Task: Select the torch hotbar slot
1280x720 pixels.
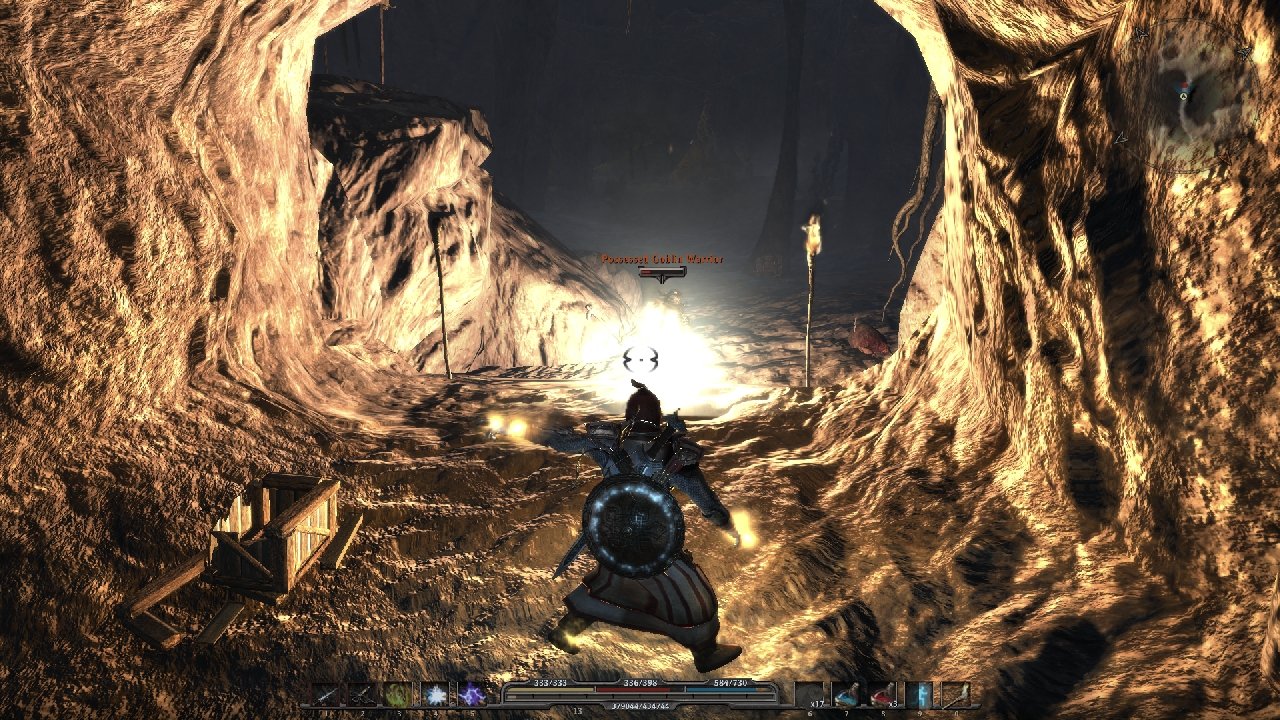Action: click(x=955, y=694)
